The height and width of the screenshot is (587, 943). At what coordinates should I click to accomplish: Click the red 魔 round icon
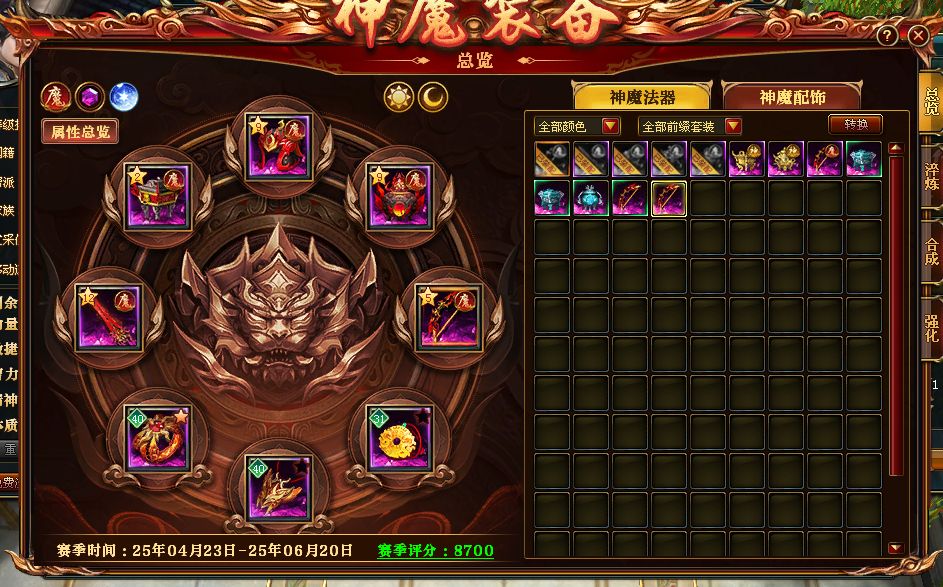pyautogui.click(x=54, y=97)
